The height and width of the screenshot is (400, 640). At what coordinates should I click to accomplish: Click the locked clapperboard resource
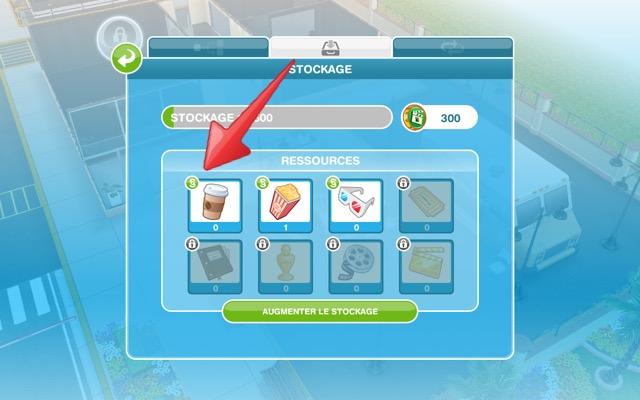425,266
